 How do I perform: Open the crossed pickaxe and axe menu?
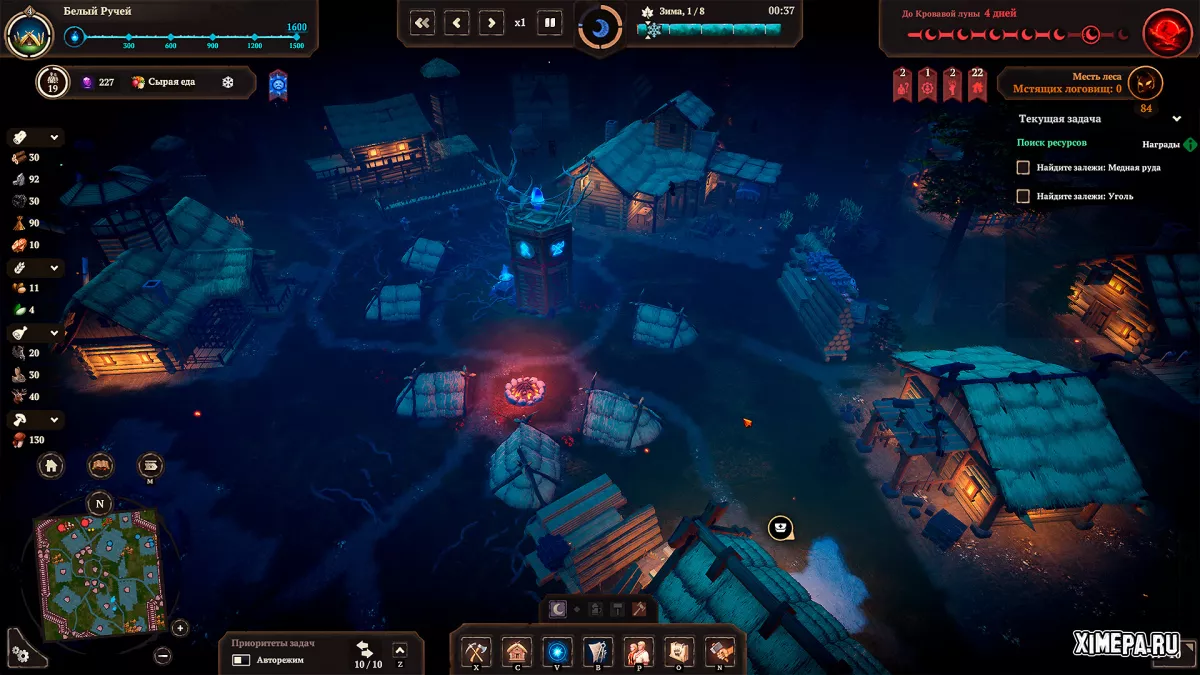(x=476, y=651)
